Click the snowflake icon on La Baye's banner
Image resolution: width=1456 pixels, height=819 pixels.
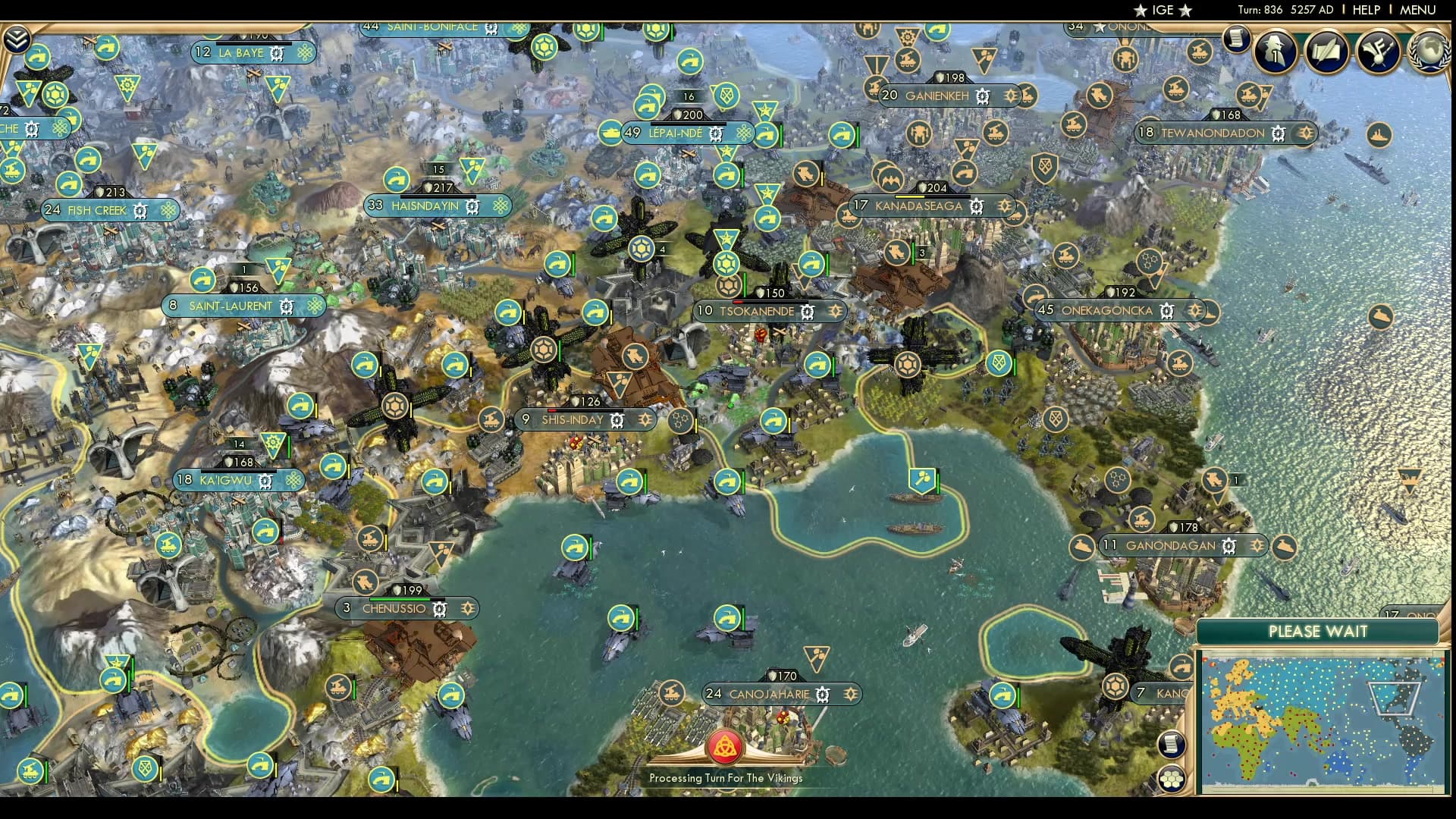pos(304,53)
